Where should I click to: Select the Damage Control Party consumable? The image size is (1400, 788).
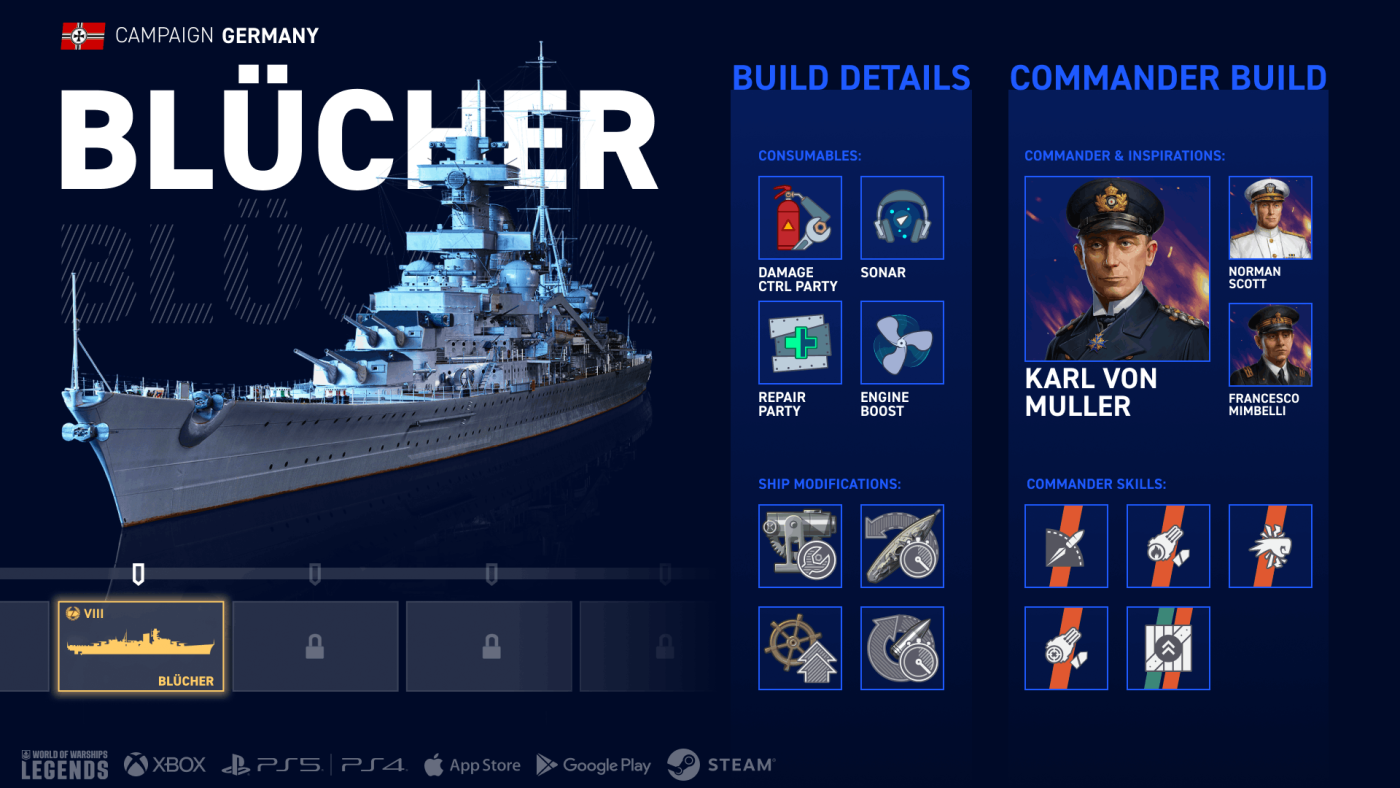(x=800, y=218)
